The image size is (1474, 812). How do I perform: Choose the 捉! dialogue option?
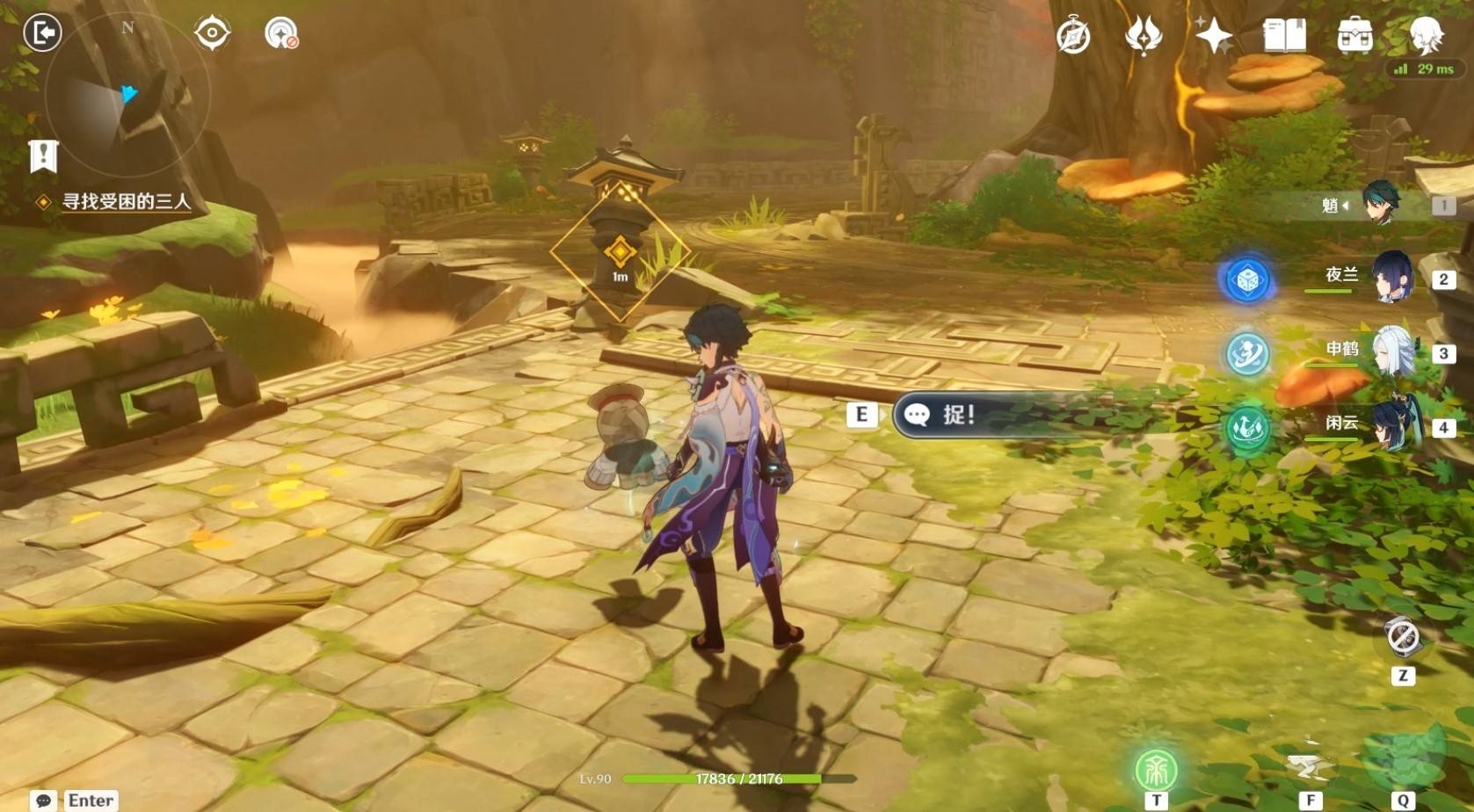point(958,415)
